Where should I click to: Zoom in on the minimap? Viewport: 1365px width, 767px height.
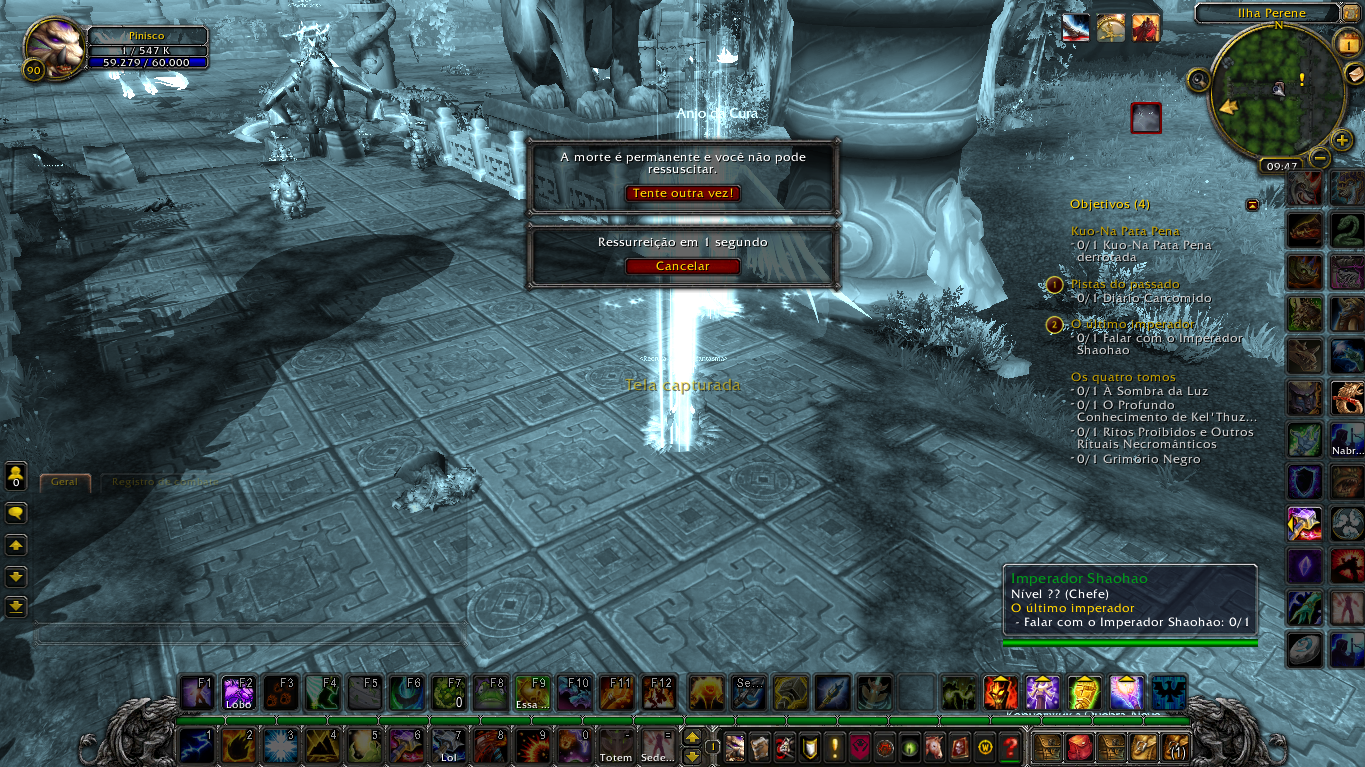point(1342,140)
